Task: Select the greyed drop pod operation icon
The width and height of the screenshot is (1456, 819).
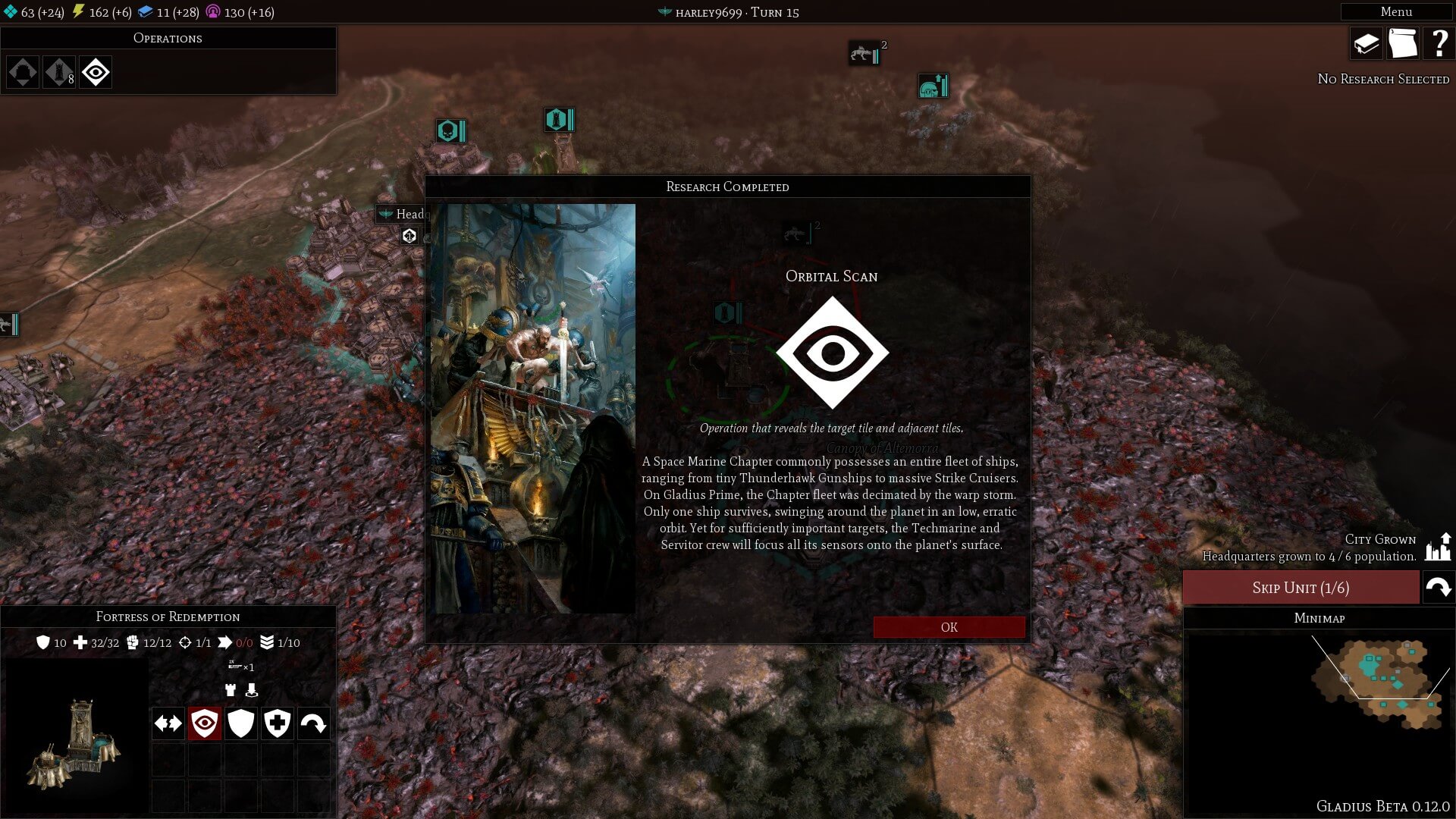Action: point(23,73)
